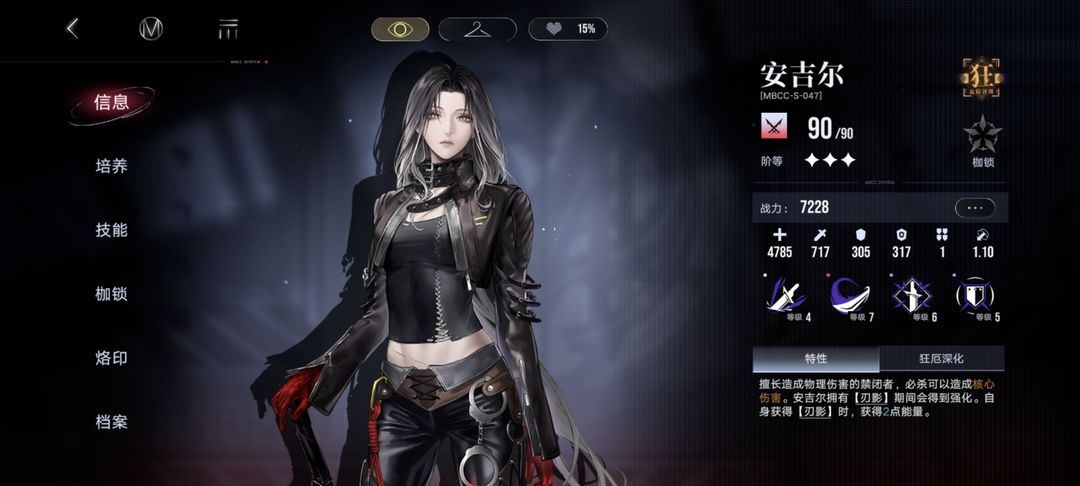This screenshot has width=1080, height=486.
Task: Select the eye view mode button
Action: point(400,29)
